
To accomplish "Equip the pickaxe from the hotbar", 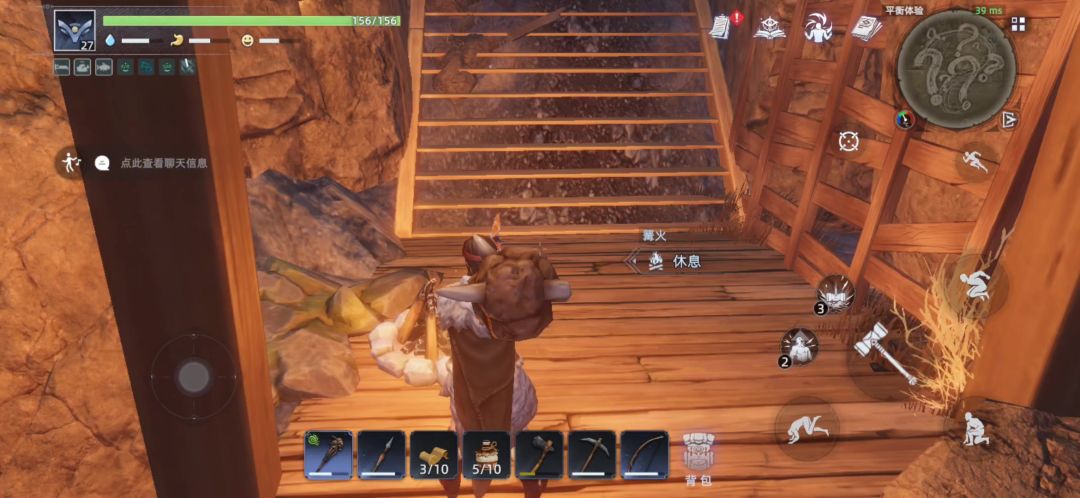I will pyautogui.click(x=592, y=455).
